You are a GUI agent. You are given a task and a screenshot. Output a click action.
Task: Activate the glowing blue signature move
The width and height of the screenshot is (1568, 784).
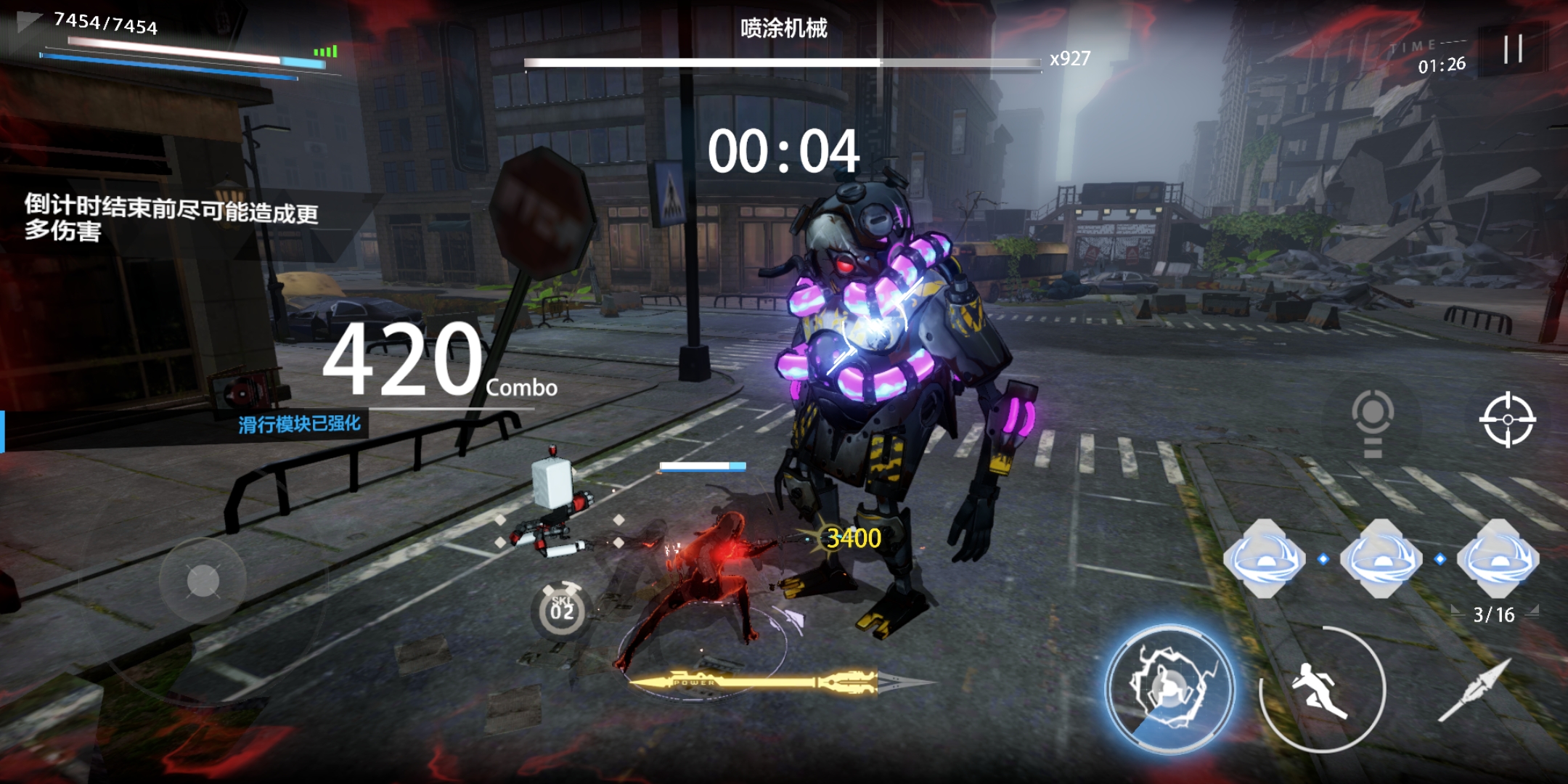(1169, 687)
